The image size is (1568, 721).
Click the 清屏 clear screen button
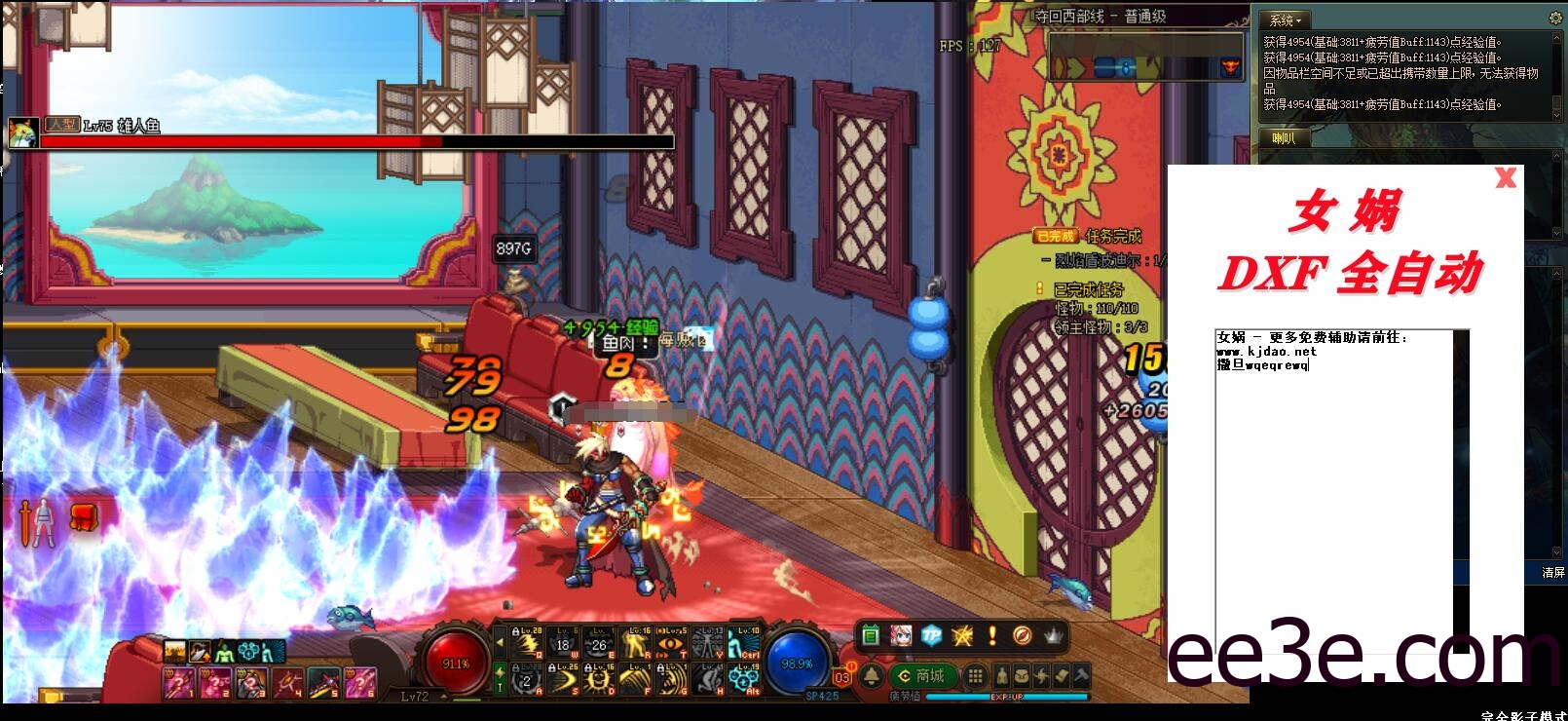pos(1552,573)
